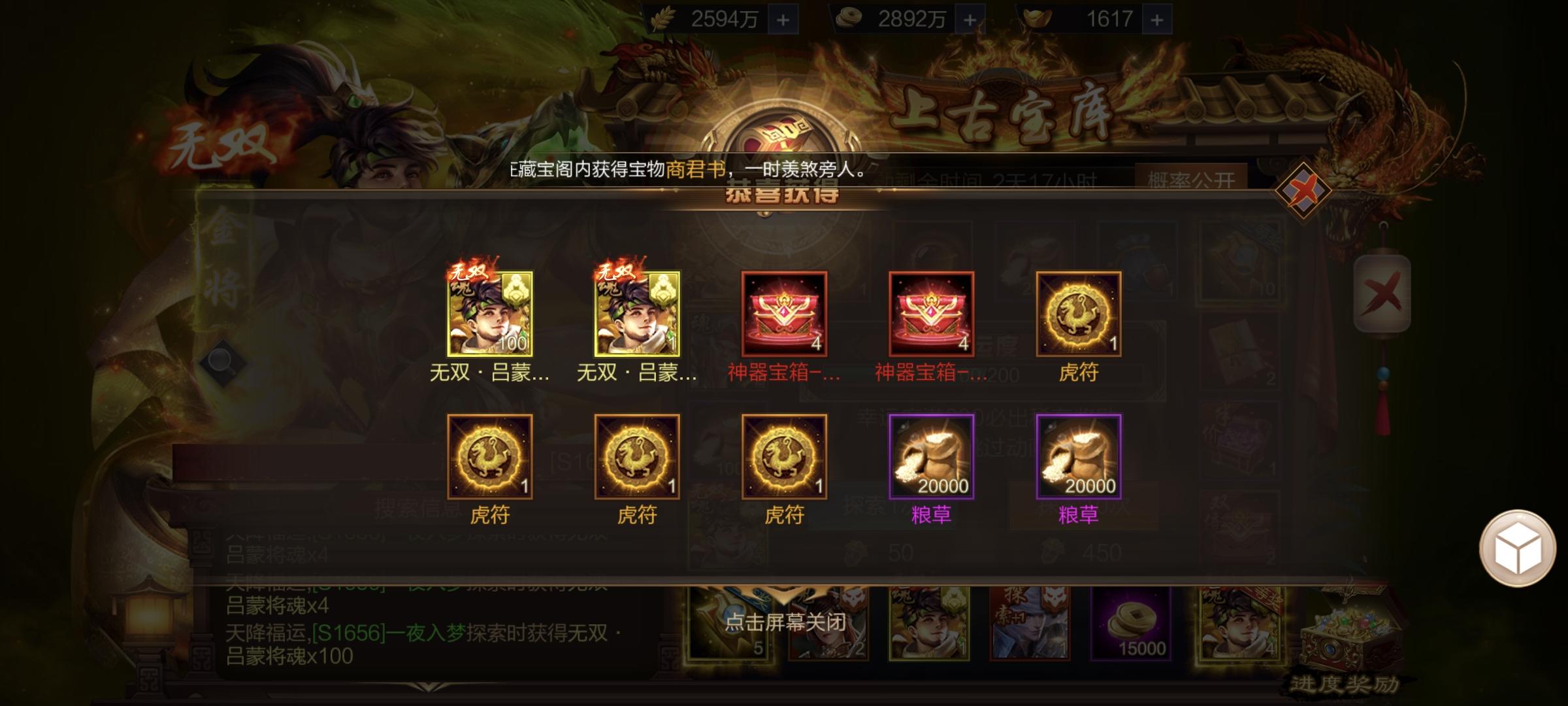Click plus next to 2892万 coin currency
1568x706 pixels.
click(x=970, y=19)
